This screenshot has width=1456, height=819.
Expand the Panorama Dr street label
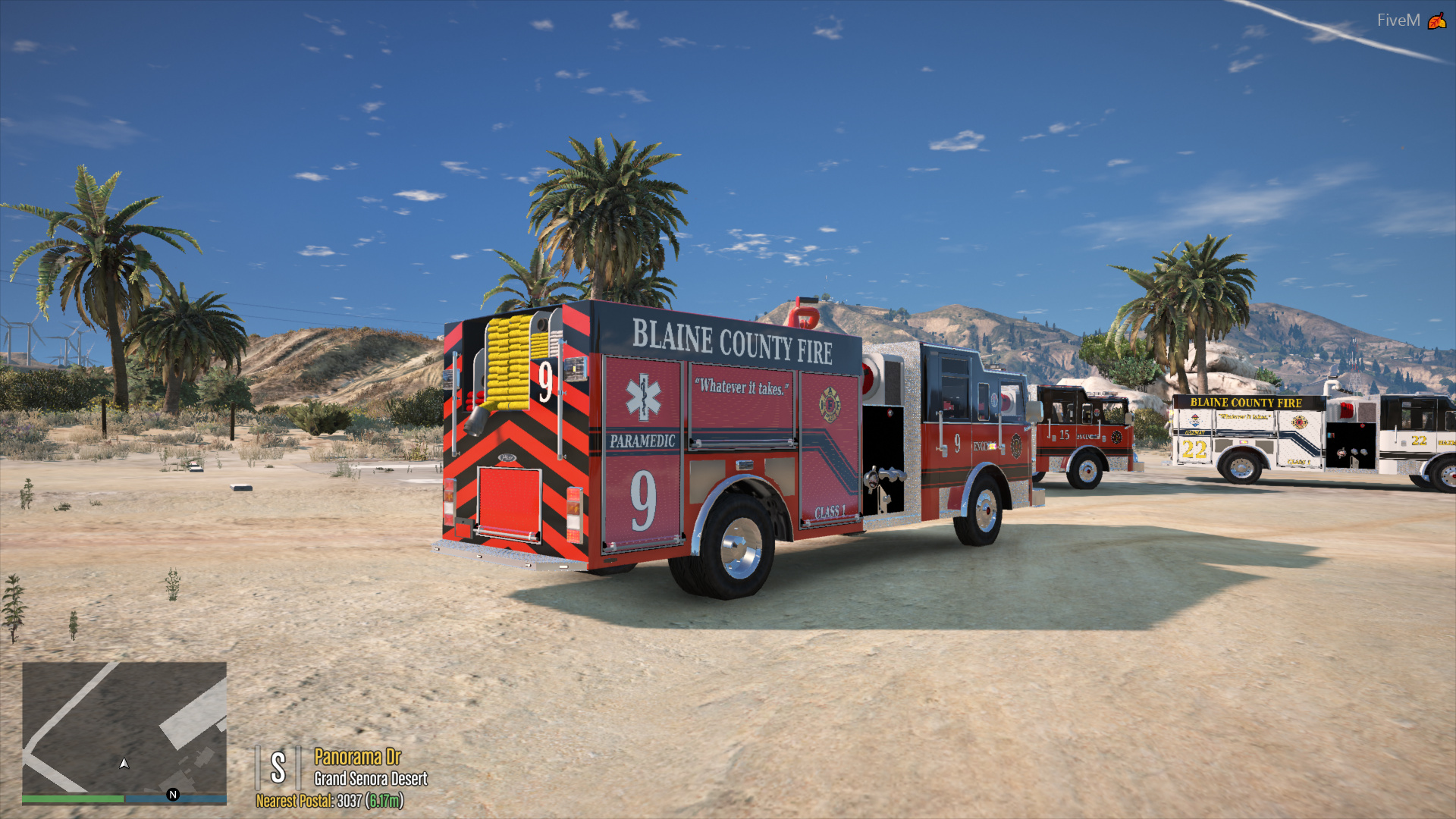(356, 757)
